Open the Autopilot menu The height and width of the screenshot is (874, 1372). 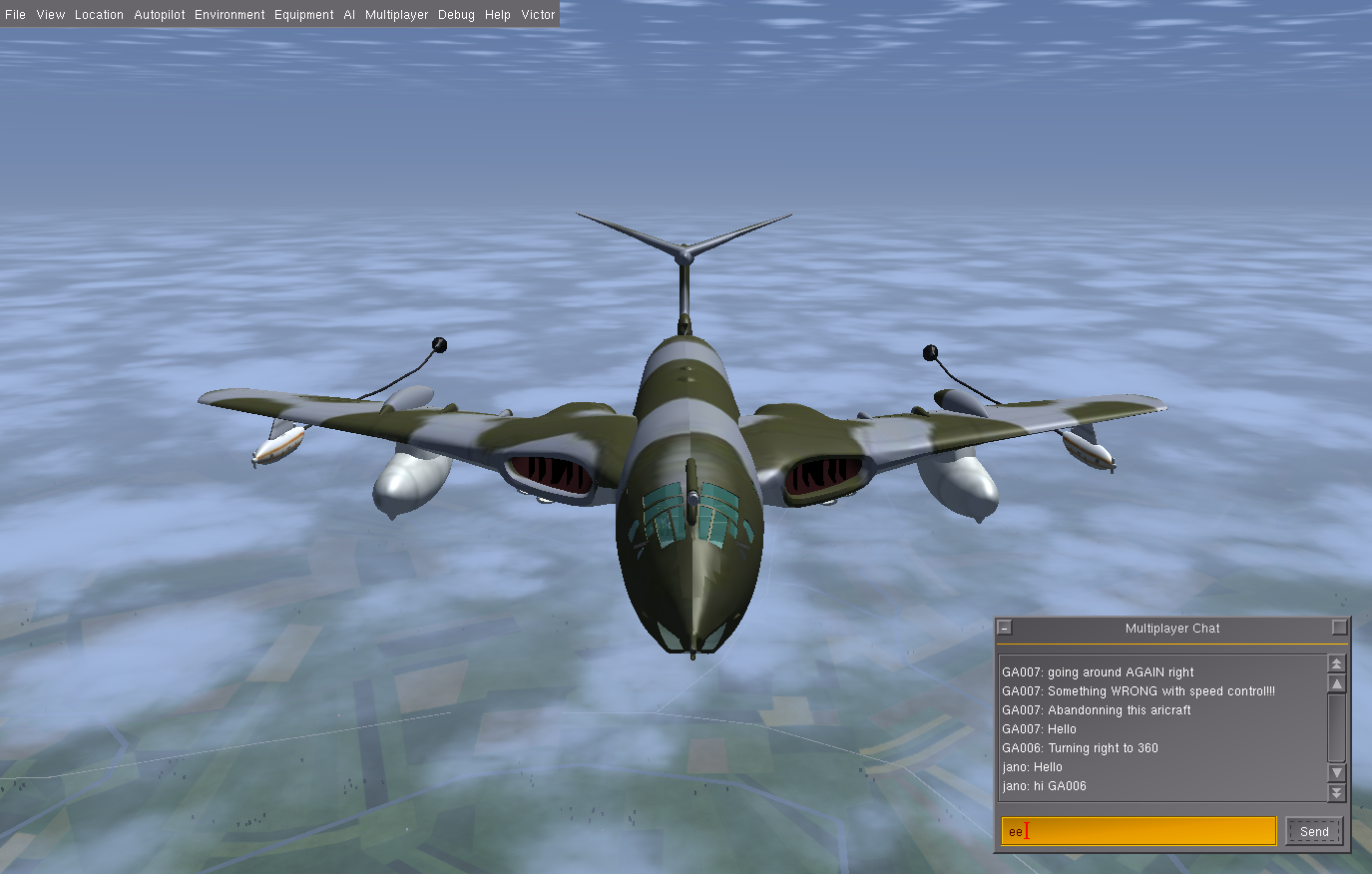coord(160,15)
